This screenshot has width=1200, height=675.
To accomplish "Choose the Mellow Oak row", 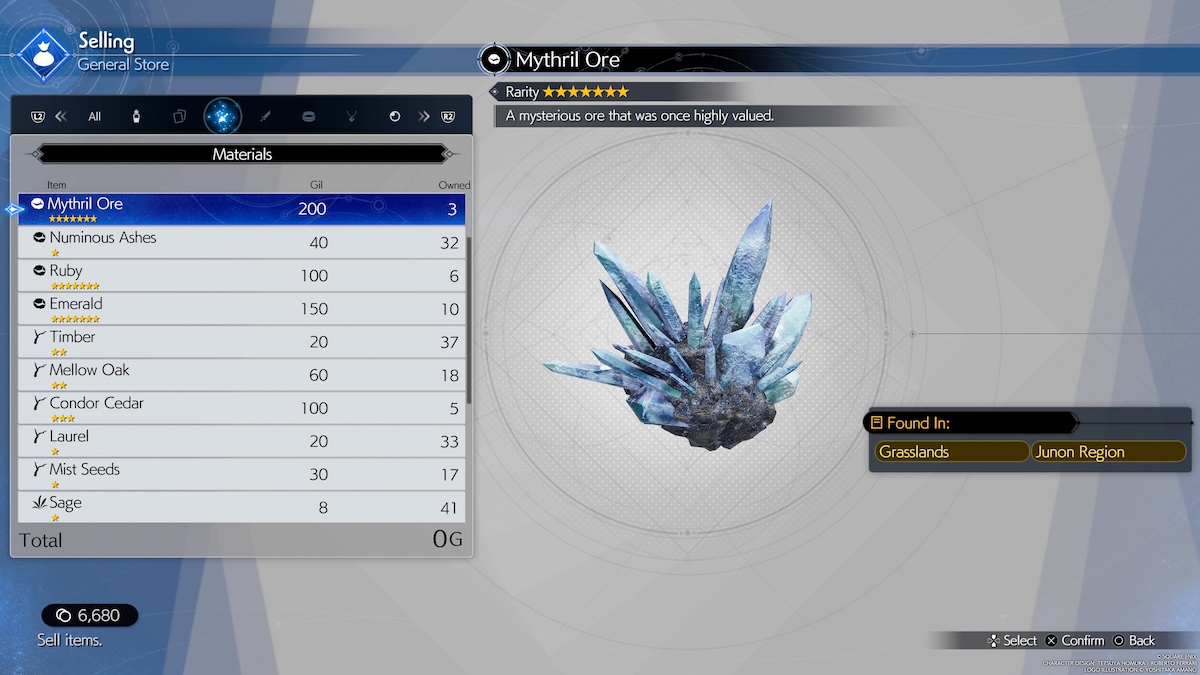I will tap(242, 374).
